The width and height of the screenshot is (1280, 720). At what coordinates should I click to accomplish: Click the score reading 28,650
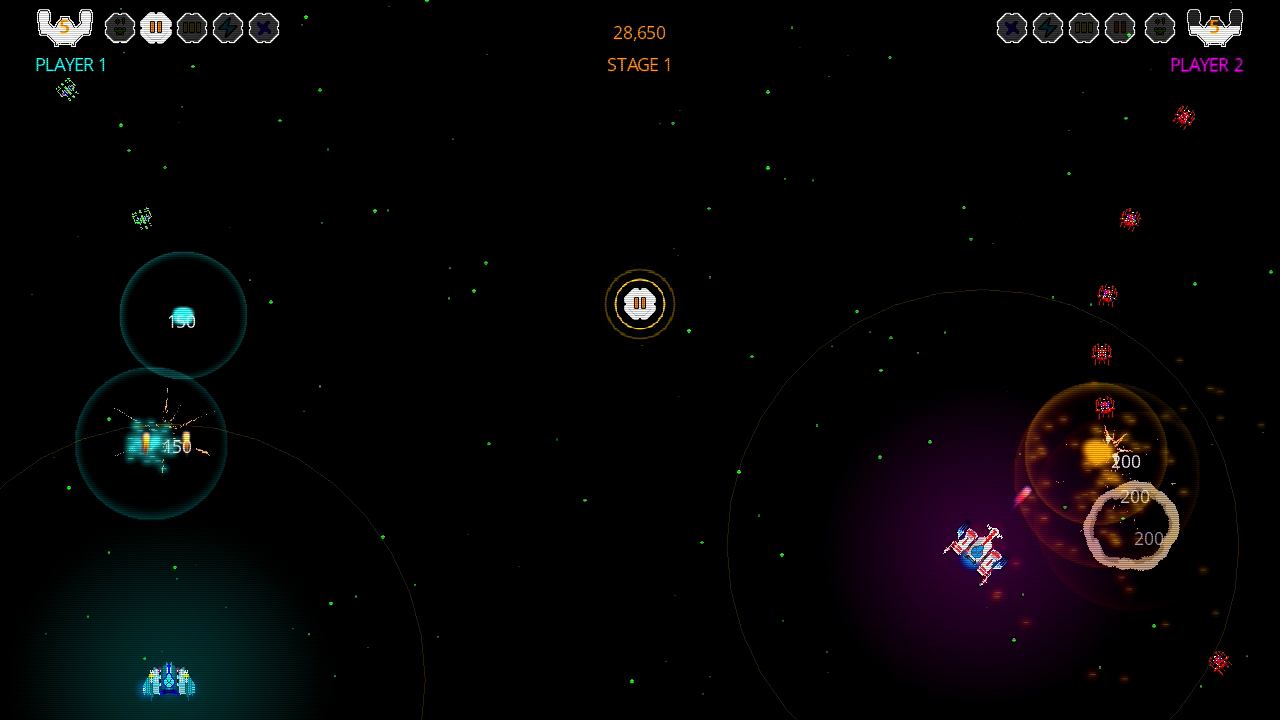[639, 33]
